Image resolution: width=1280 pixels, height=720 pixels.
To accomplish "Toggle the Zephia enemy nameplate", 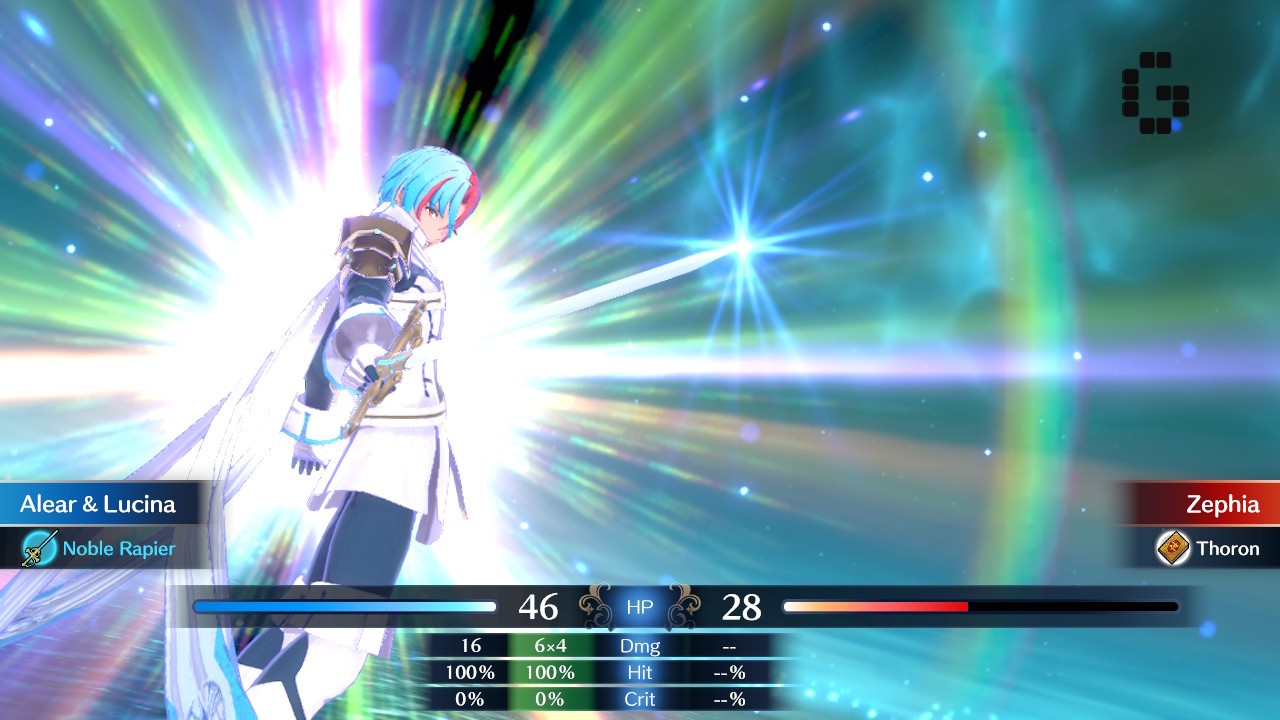I will tap(1225, 504).
